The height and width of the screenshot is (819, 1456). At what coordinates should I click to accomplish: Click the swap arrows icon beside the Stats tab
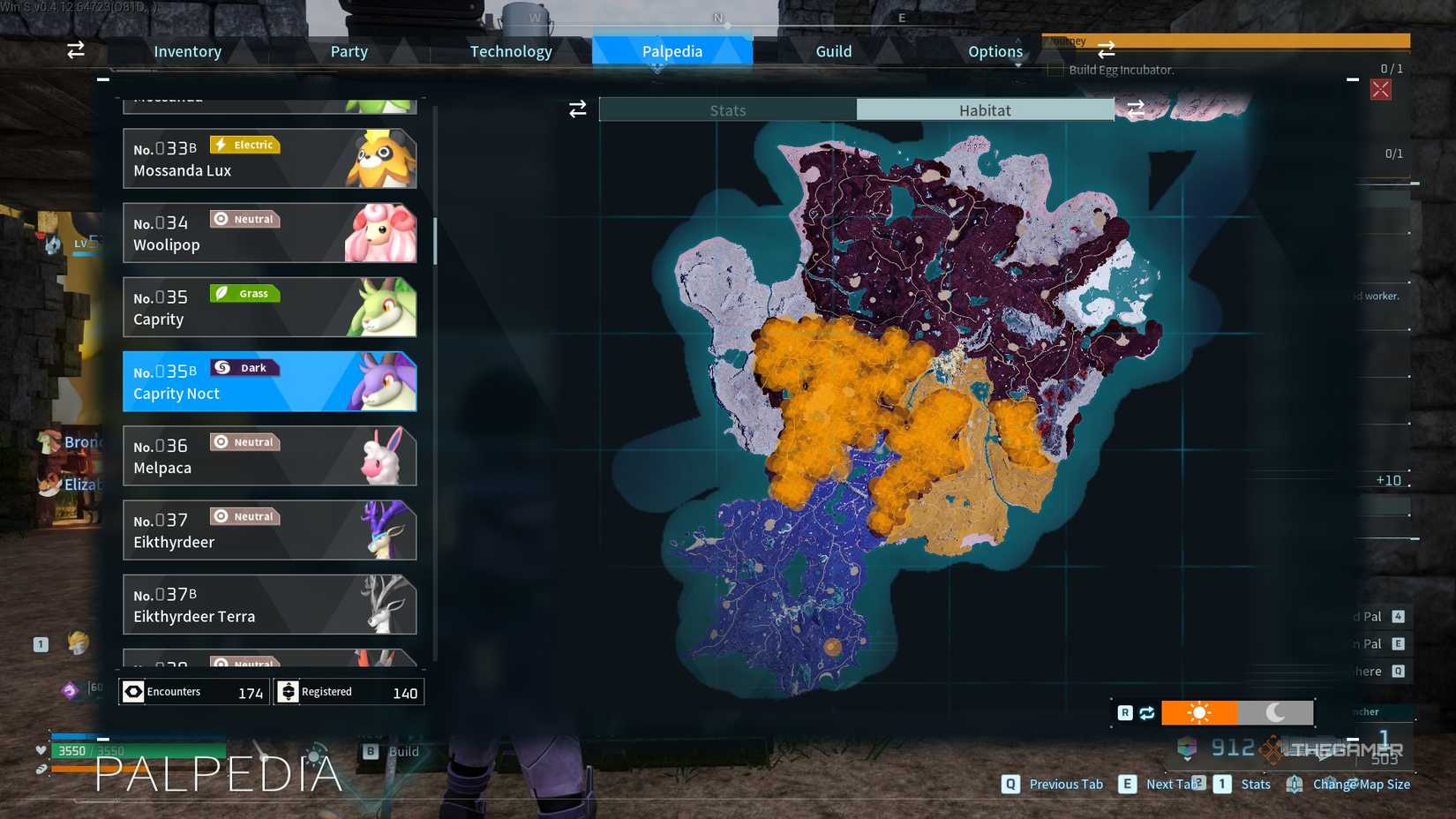pyautogui.click(x=578, y=109)
